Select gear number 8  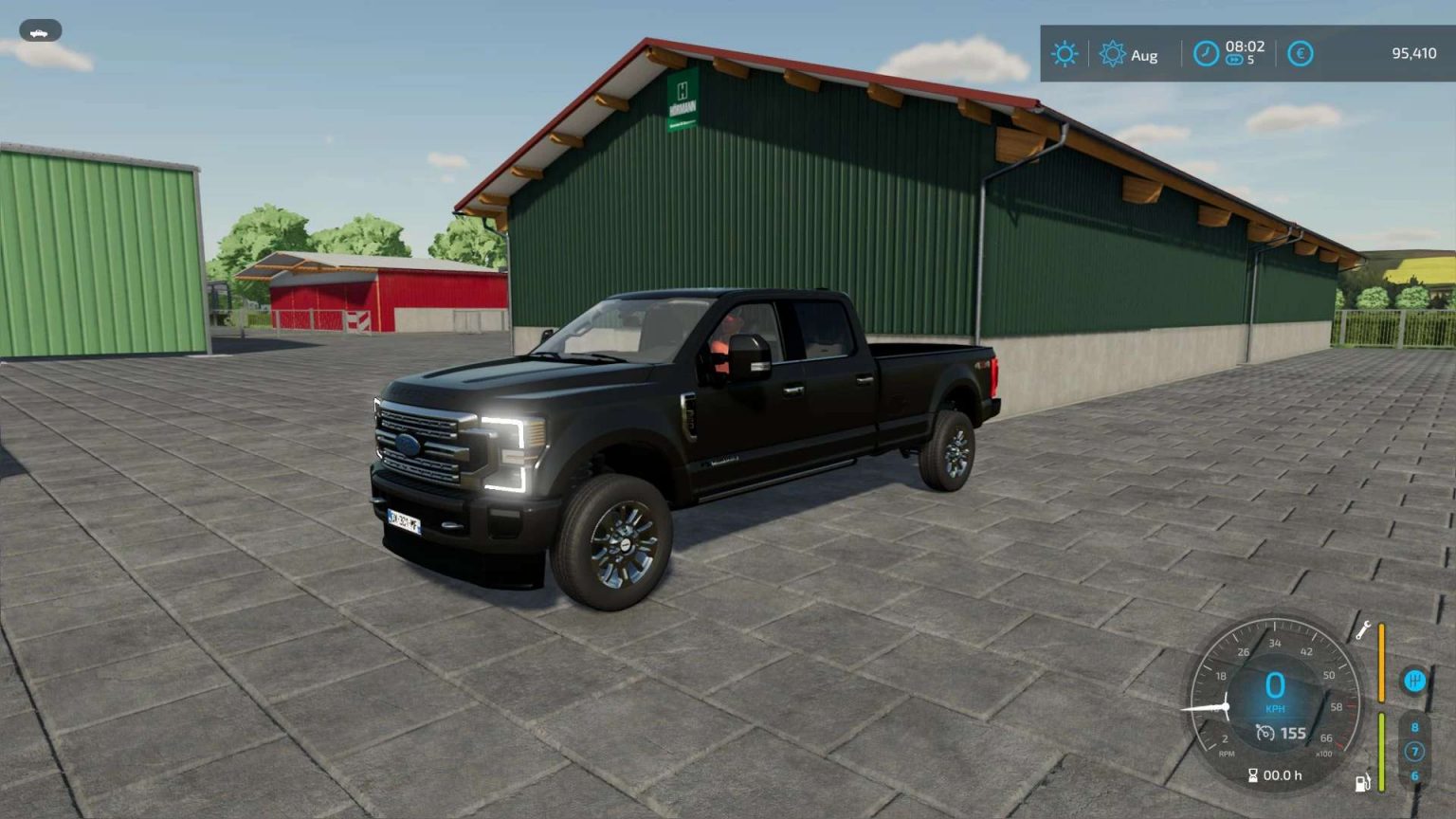tap(1415, 726)
